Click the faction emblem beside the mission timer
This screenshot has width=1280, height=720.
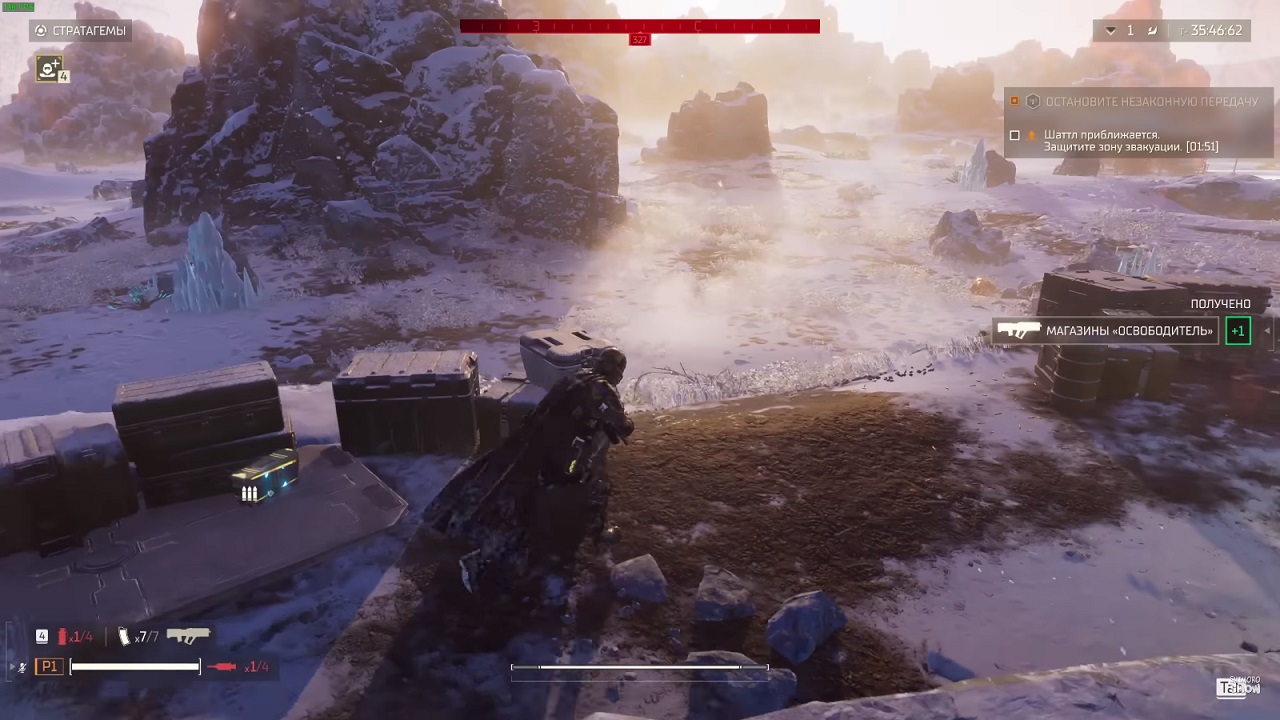coord(1153,31)
